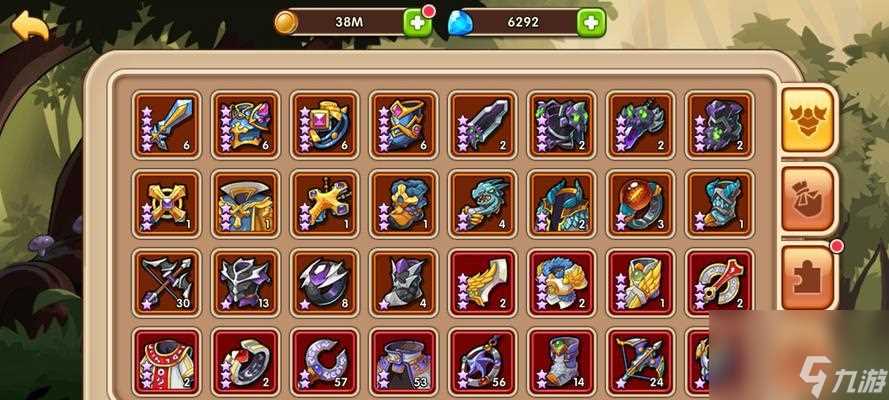Select the blue sword with quantity 6

click(x=166, y=124)
